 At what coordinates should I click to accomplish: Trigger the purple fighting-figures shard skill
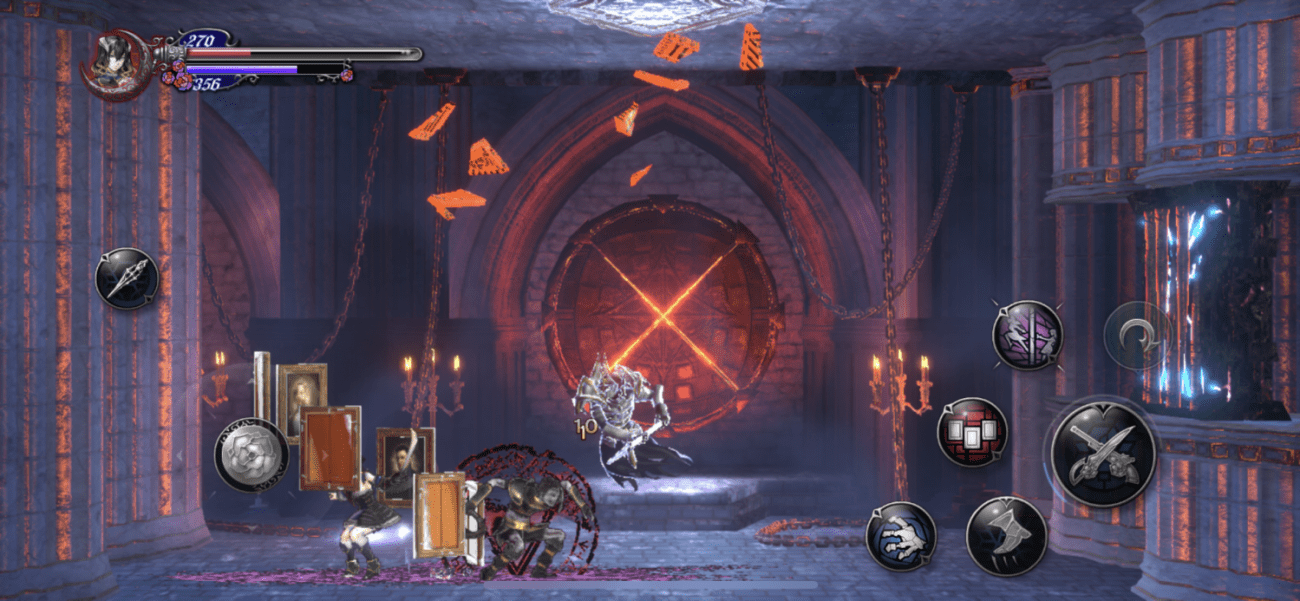point(1027,335)
